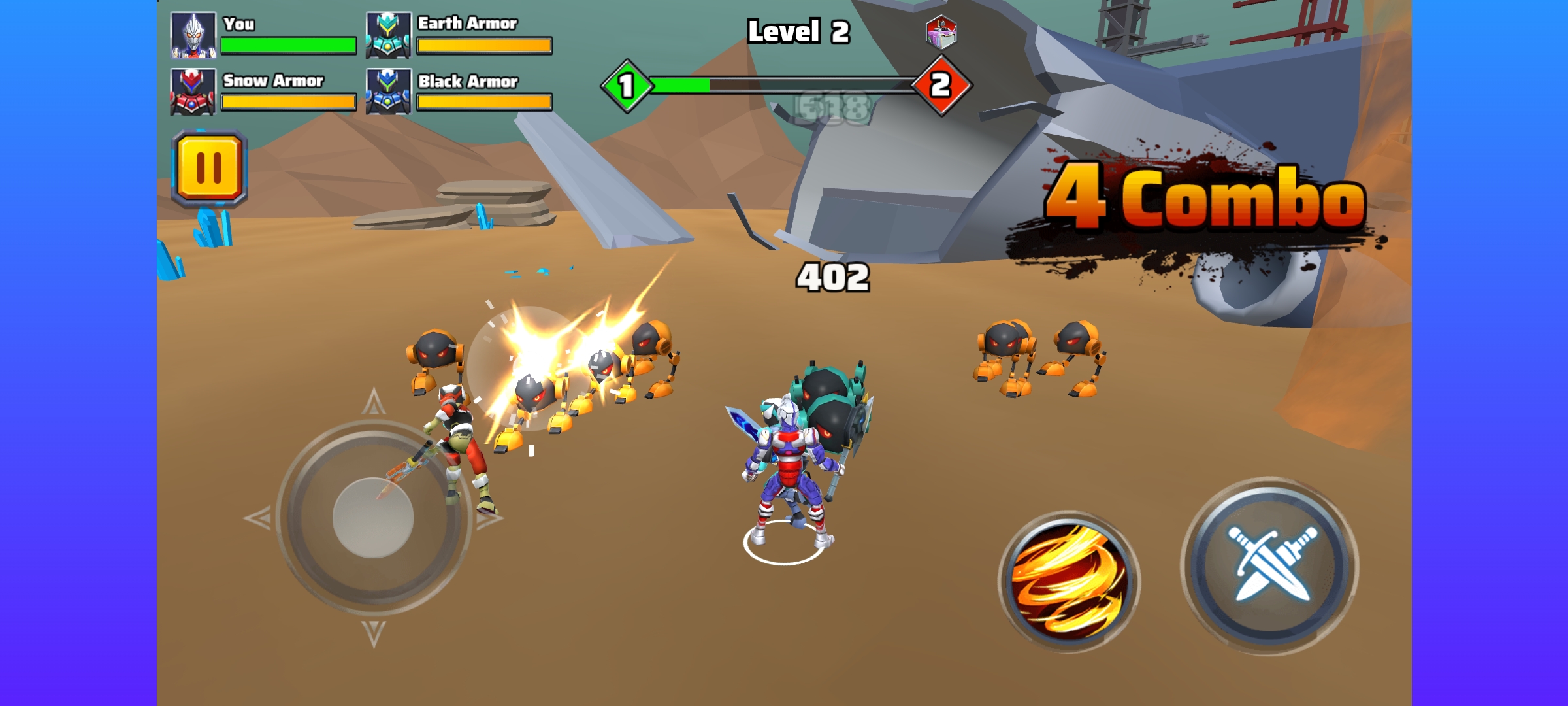The height and width of the screenshot is (706, 1568).
Task: Select the Snow Armor teammate portrait
Action: coord(193,92)
